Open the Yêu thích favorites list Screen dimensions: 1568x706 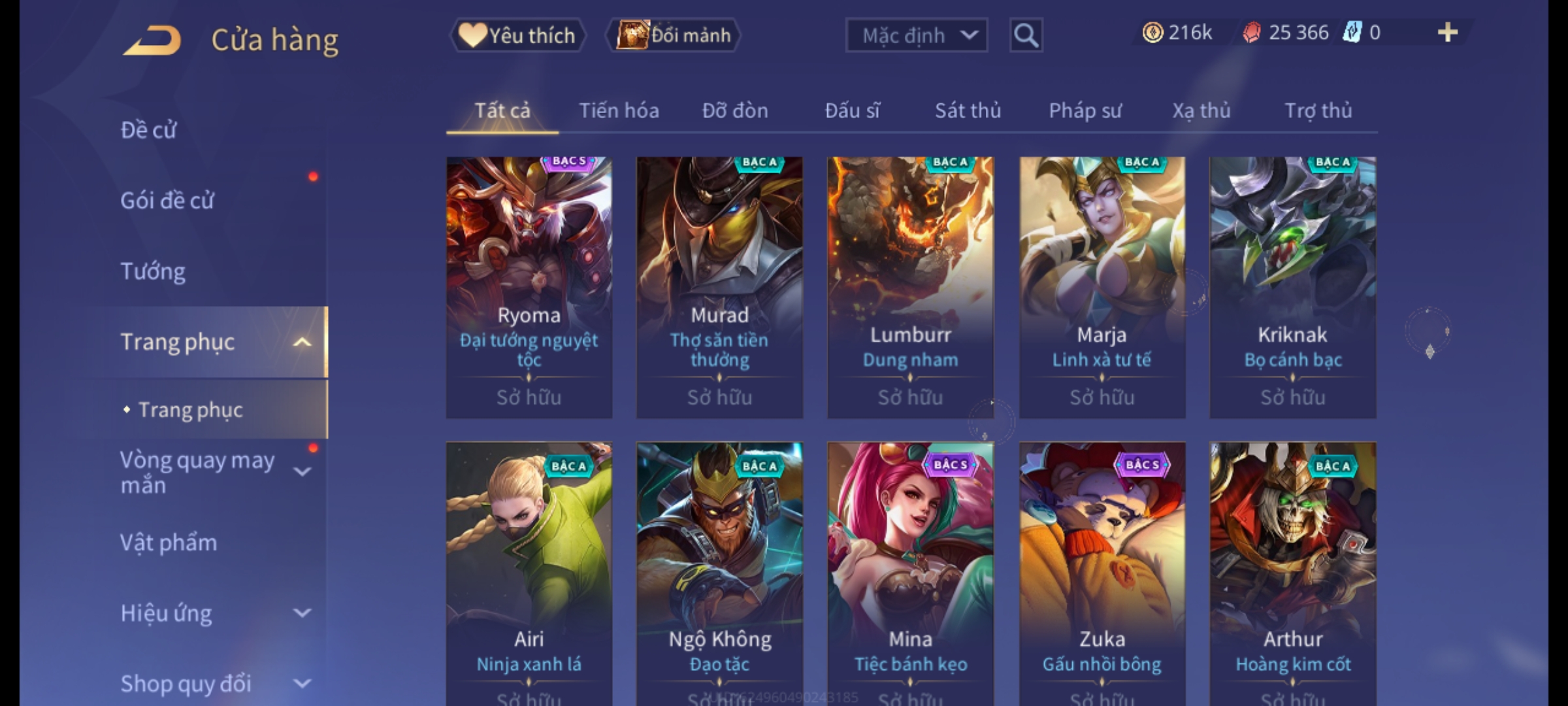point(517,35)
